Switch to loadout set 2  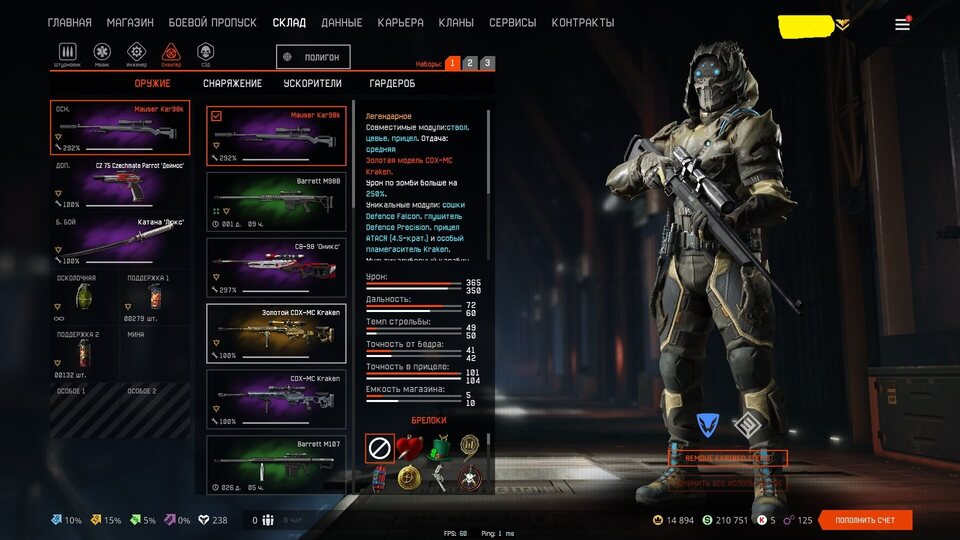click(x=469, y=63)
